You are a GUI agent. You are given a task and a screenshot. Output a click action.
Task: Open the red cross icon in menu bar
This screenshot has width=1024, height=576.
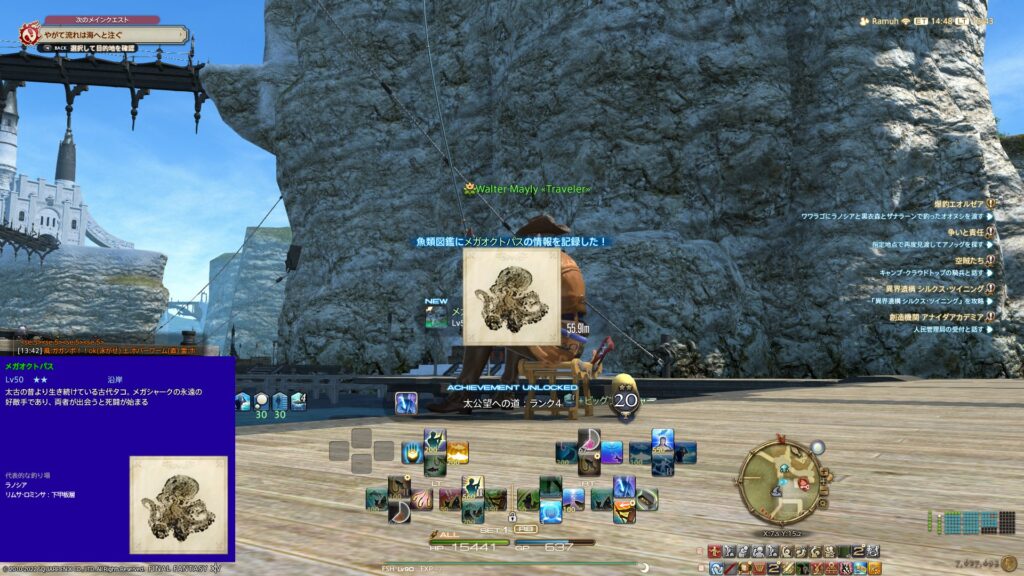click(x=714, y=551)
